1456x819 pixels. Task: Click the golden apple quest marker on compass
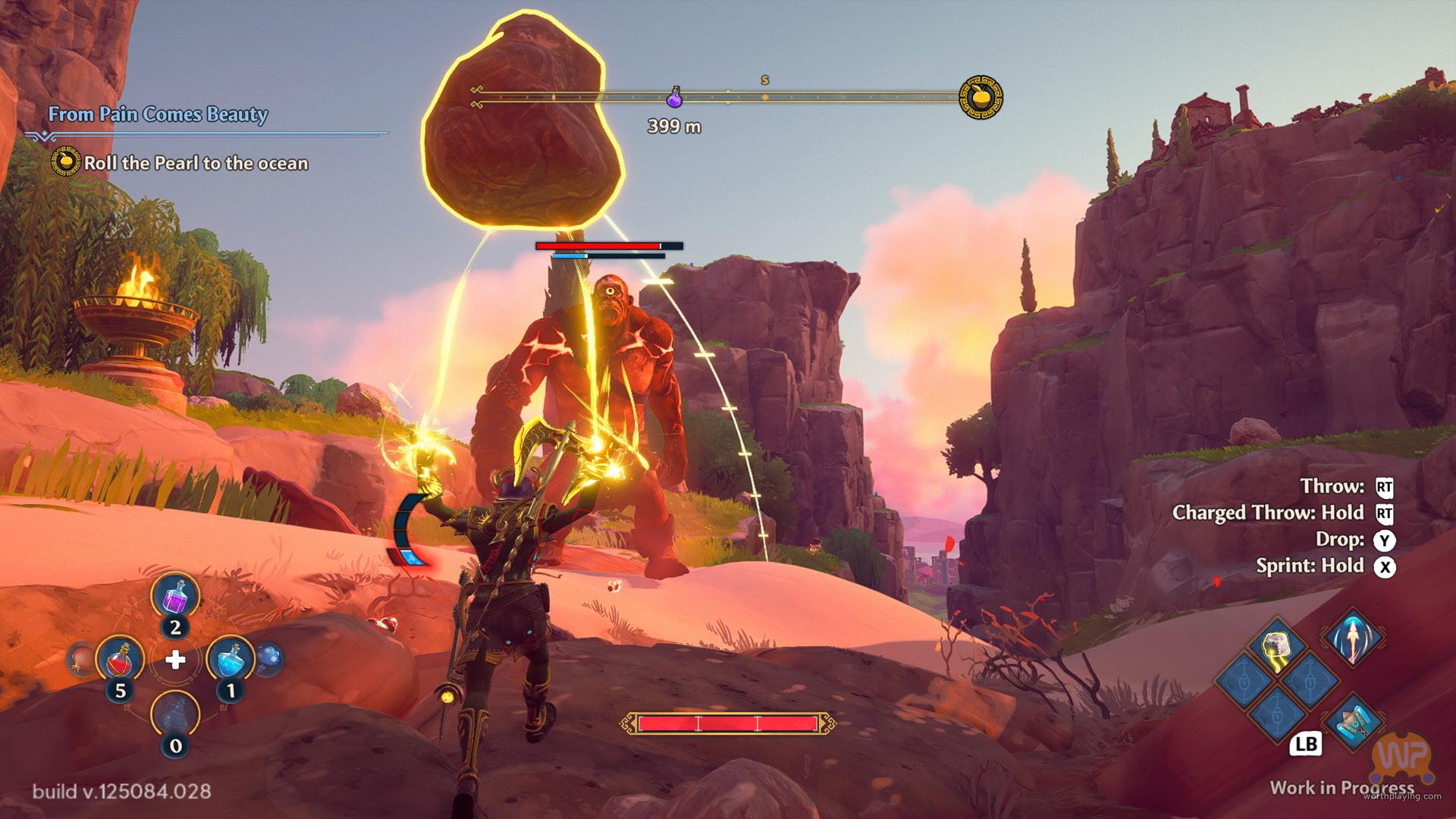click(x=981, y=97)
